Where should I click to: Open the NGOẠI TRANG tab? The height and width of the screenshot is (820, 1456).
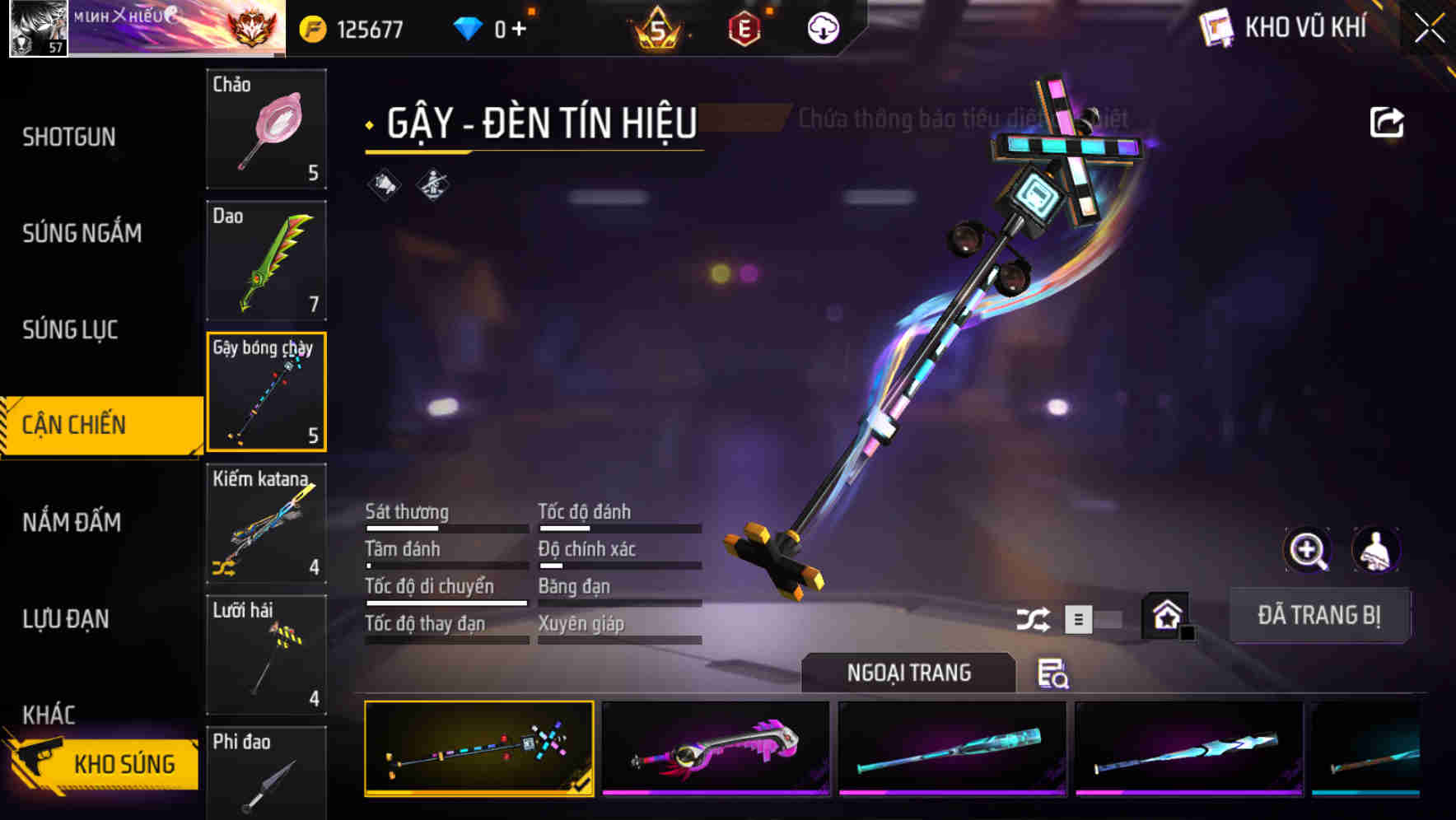908,673
